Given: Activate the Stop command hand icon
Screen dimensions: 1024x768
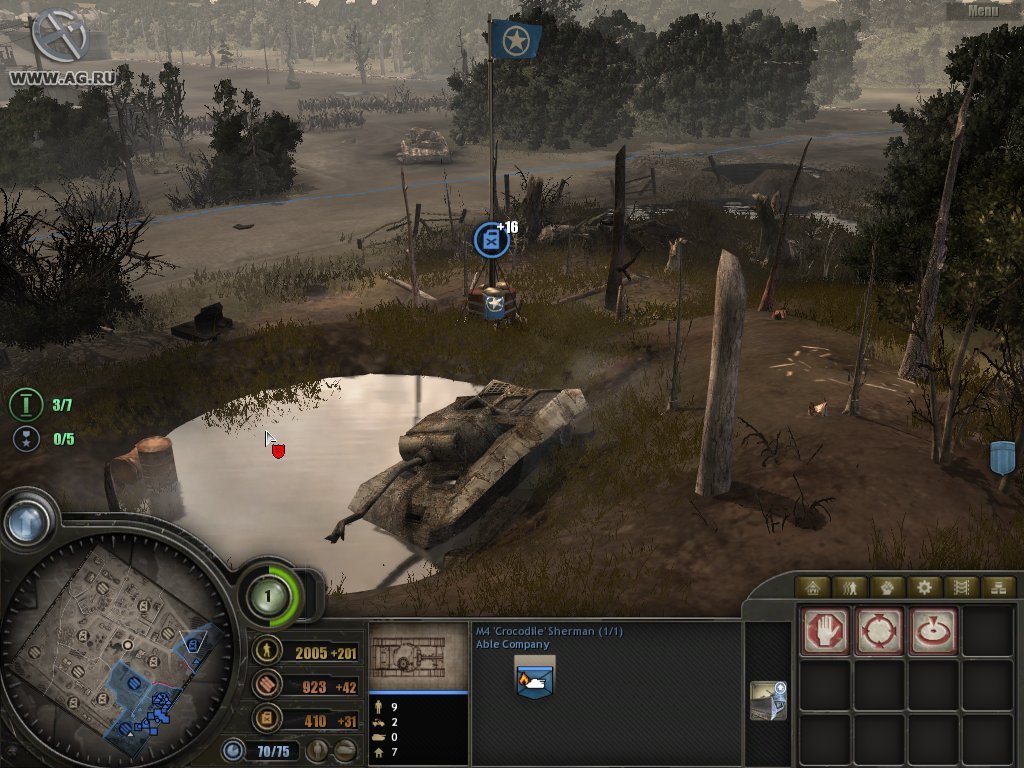Looking at the screenshot, I should pos(825,631).
